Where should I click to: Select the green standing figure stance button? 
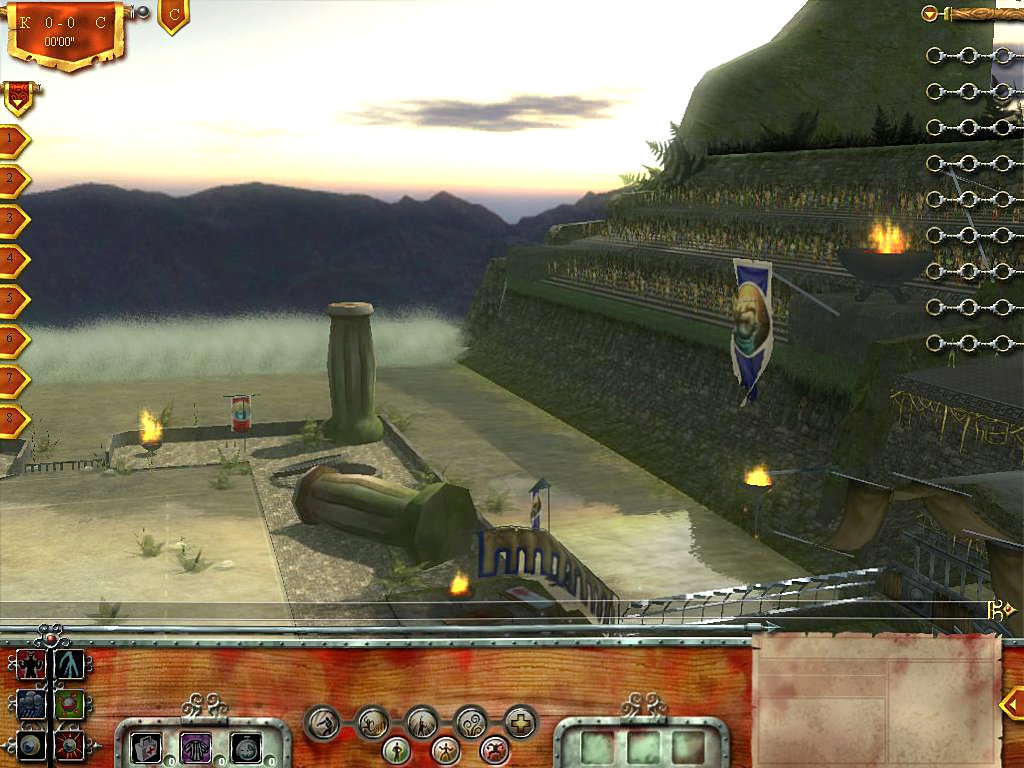(x=397, y=749)
